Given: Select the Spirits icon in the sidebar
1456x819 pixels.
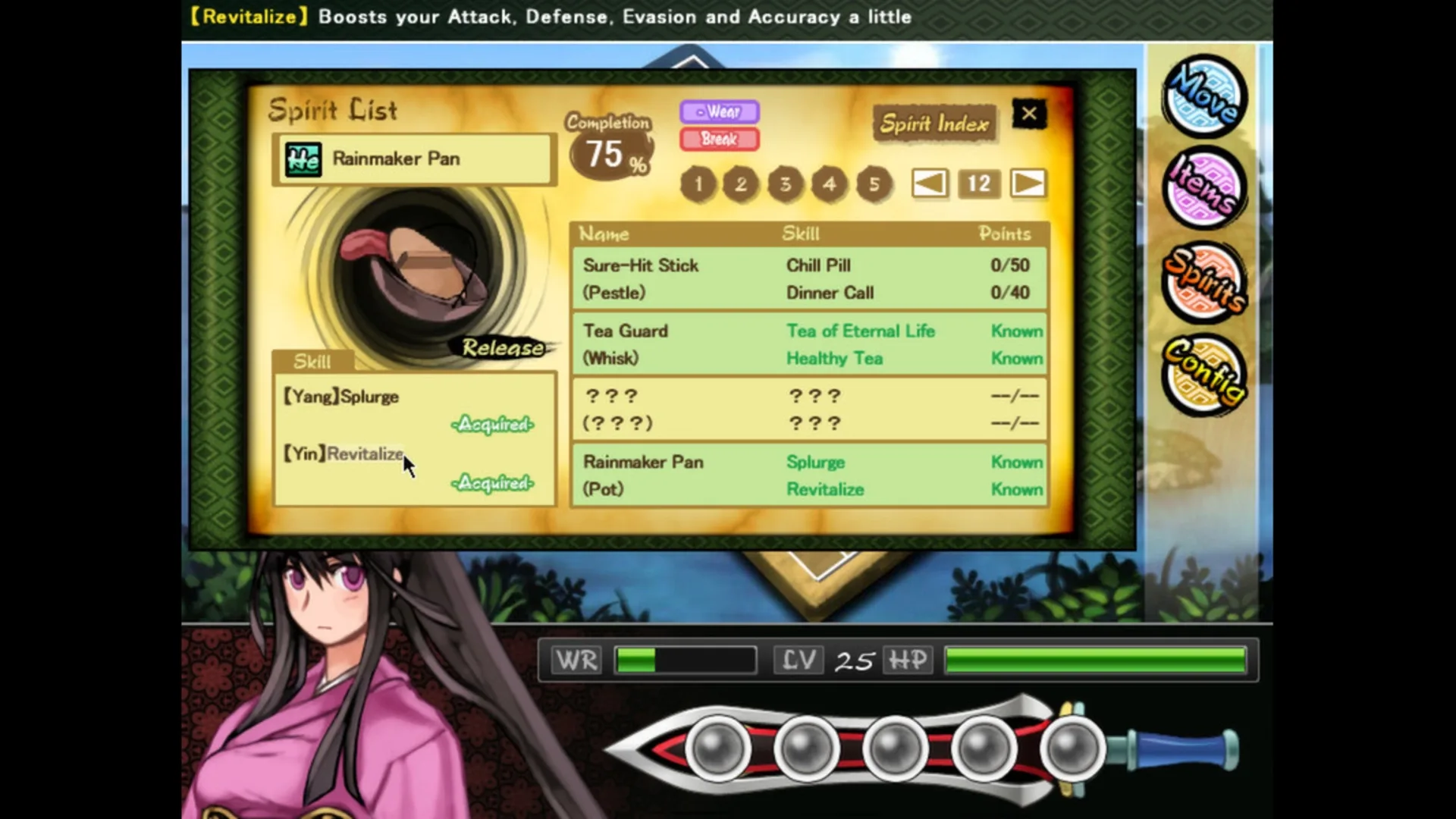Looking at the screenshot, I should (x=1204, y=282).
